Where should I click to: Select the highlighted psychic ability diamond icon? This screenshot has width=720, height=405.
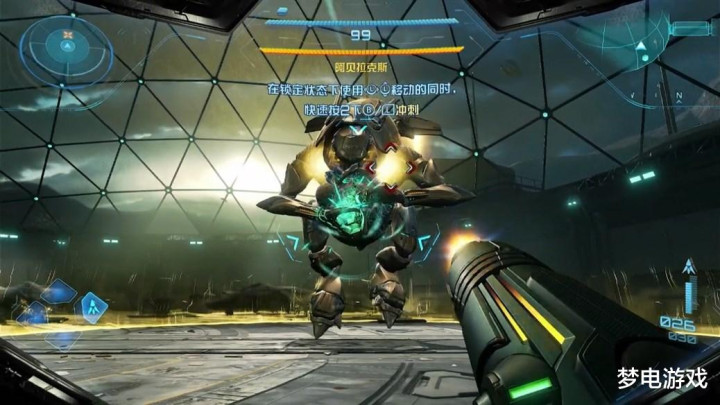coord(95,306)
